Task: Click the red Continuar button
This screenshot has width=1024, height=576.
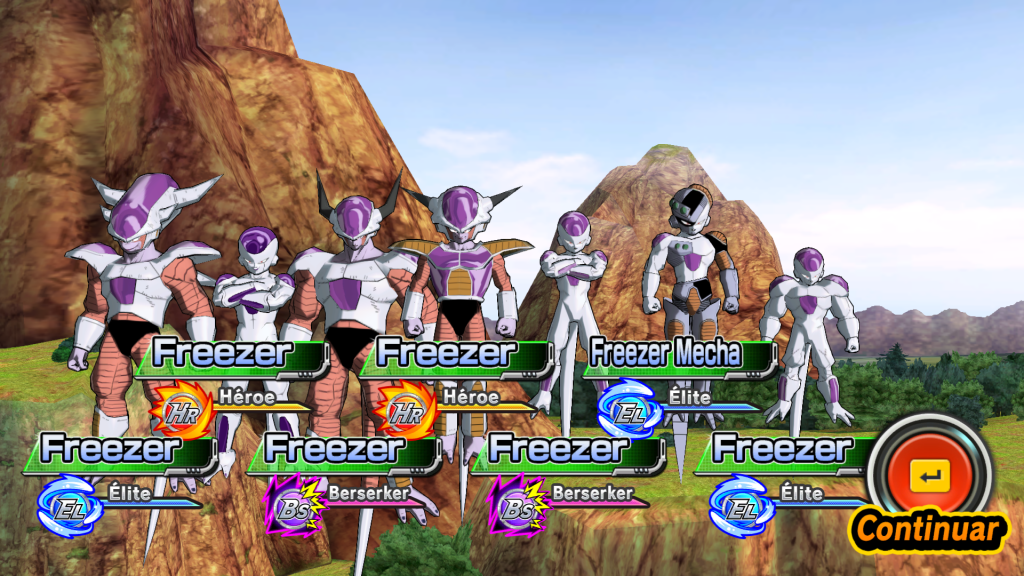Action: coord(930,476)
